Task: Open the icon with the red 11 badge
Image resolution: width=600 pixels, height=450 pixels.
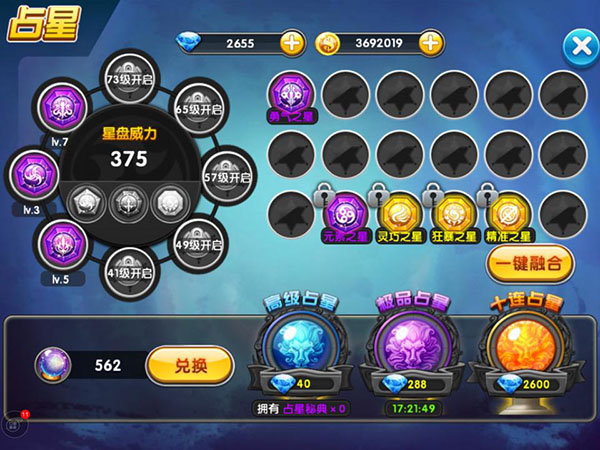Action: [14, 421]
